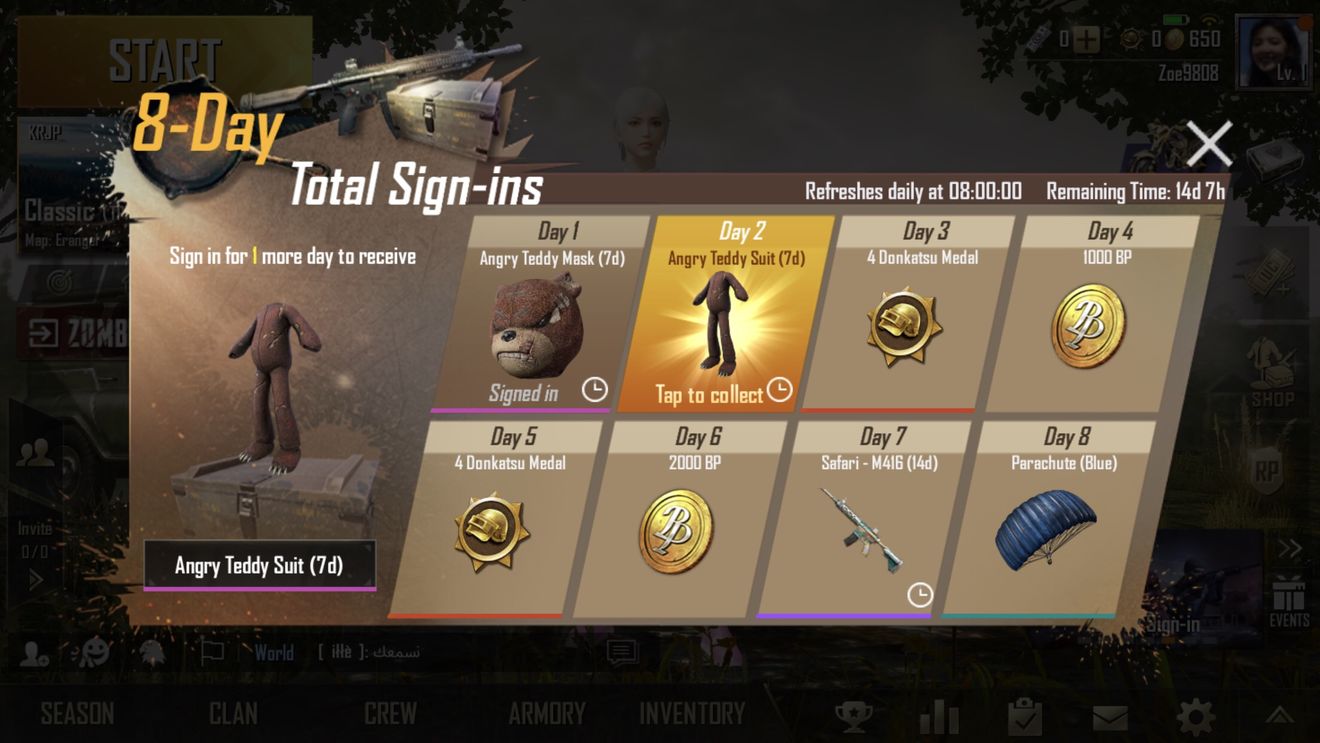
Task: Open the Crew menu
Action: (390, 714)
